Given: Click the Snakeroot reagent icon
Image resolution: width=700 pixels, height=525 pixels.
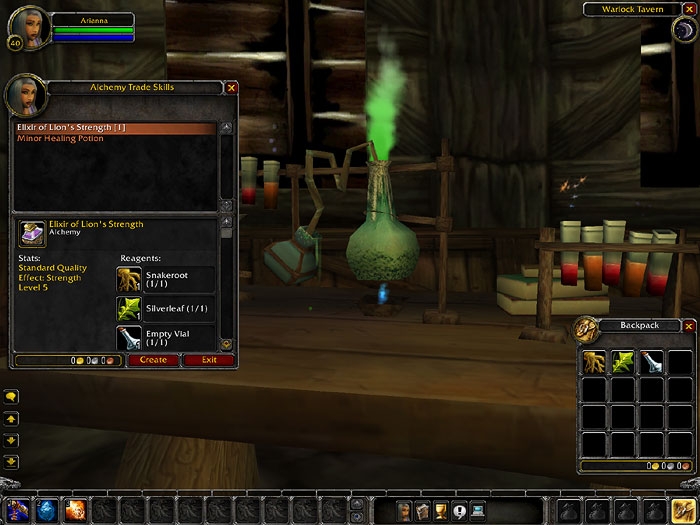Looking at the screenshot, I should click(x=129, y=279).
